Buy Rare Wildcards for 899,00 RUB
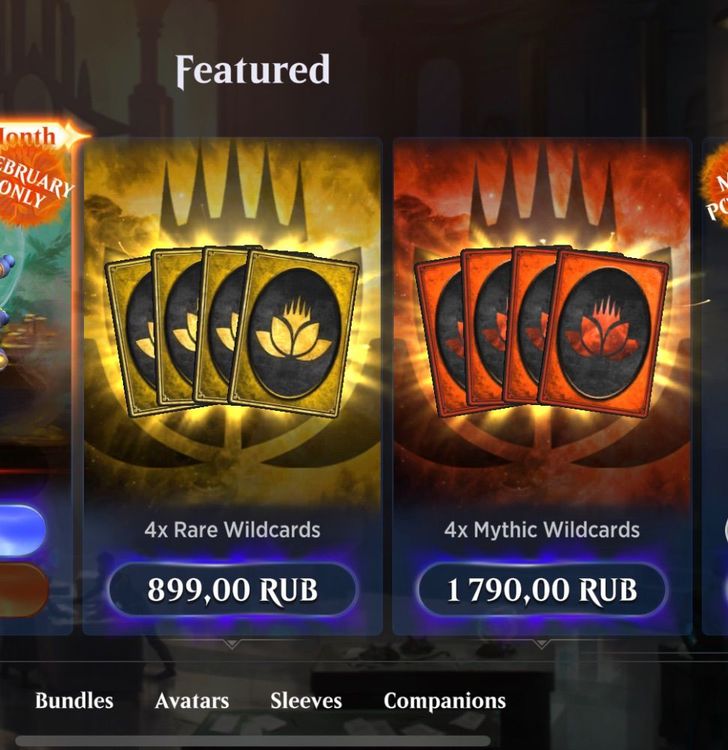This screenshot has width=728, height=750. (232, 590)
